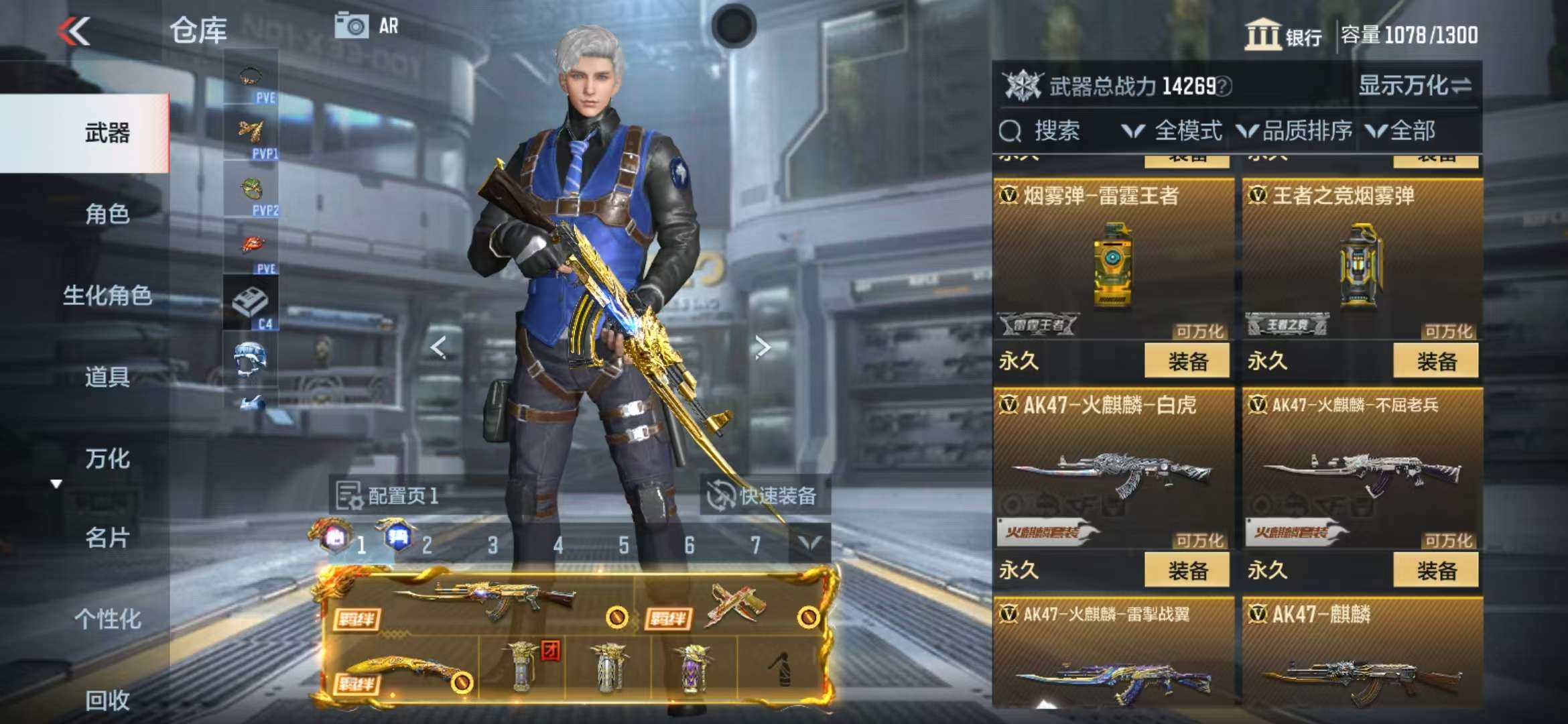The width and height of the screenshot is (1568, 724).
Task: Open the 名片 tab
Action: (107, 538)
